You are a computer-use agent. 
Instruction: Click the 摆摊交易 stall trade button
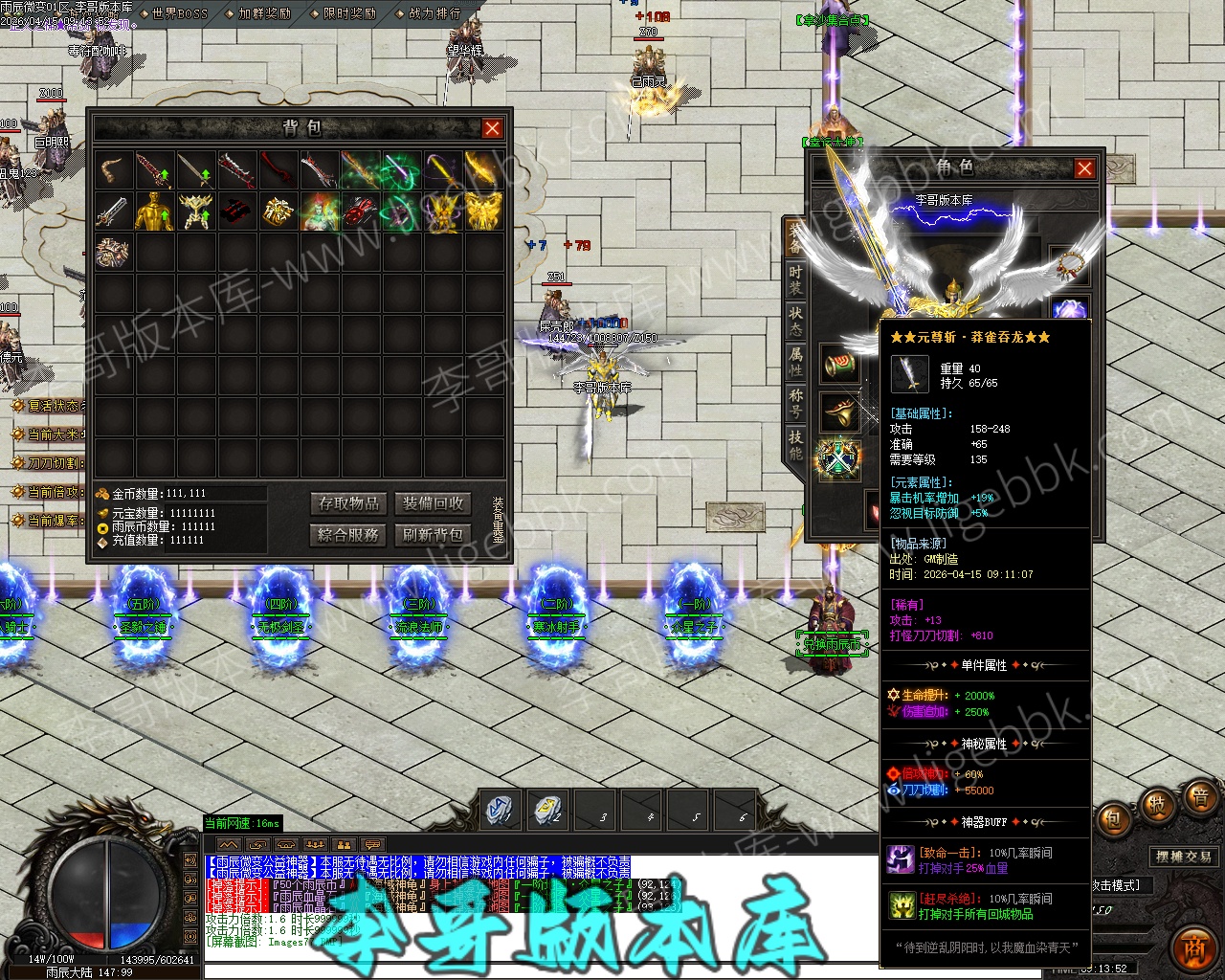(x=1184, y=857)
